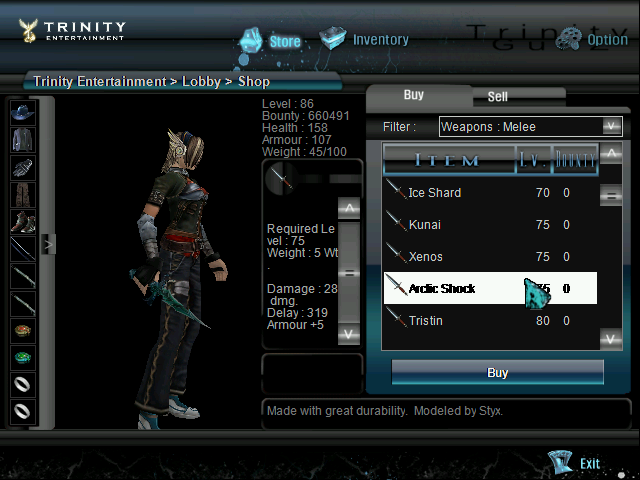The image size is (640, 480).
Task: Open the Inventory section
Action: [365, 40]
